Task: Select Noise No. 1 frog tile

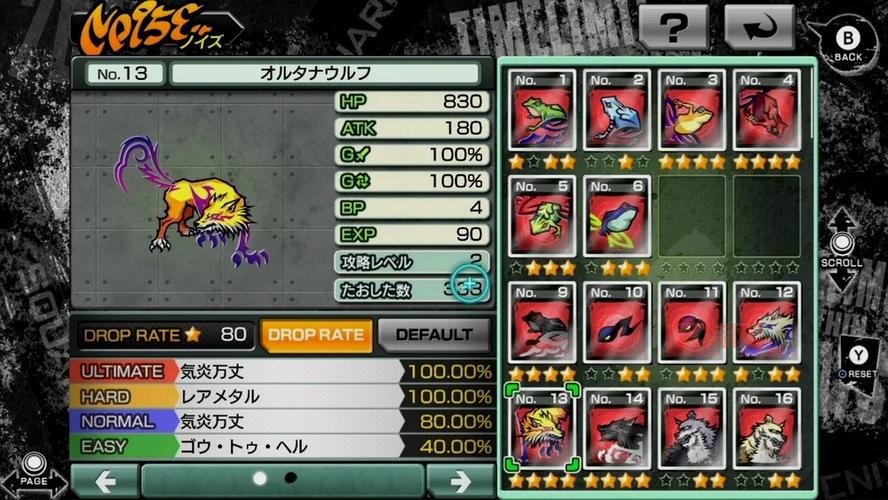Action: (543, 111)
